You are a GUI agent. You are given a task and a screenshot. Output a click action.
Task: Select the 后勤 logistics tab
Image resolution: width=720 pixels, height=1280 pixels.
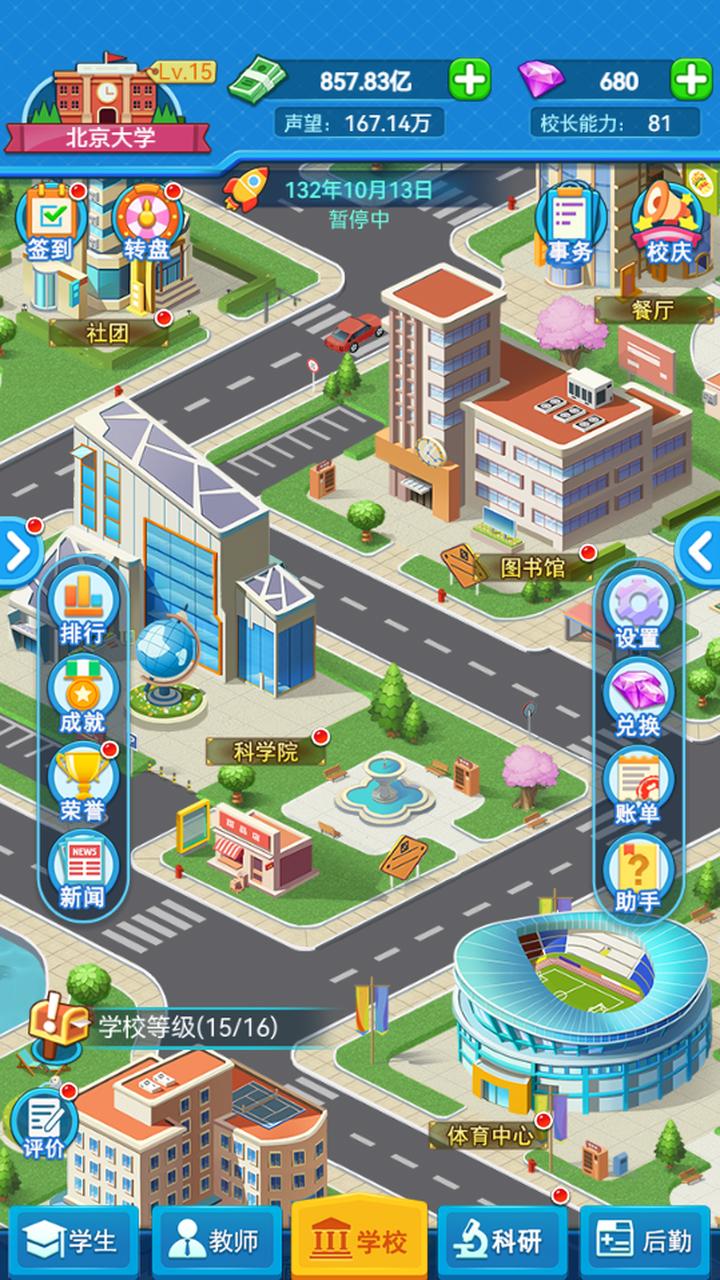click(645, 1242)
